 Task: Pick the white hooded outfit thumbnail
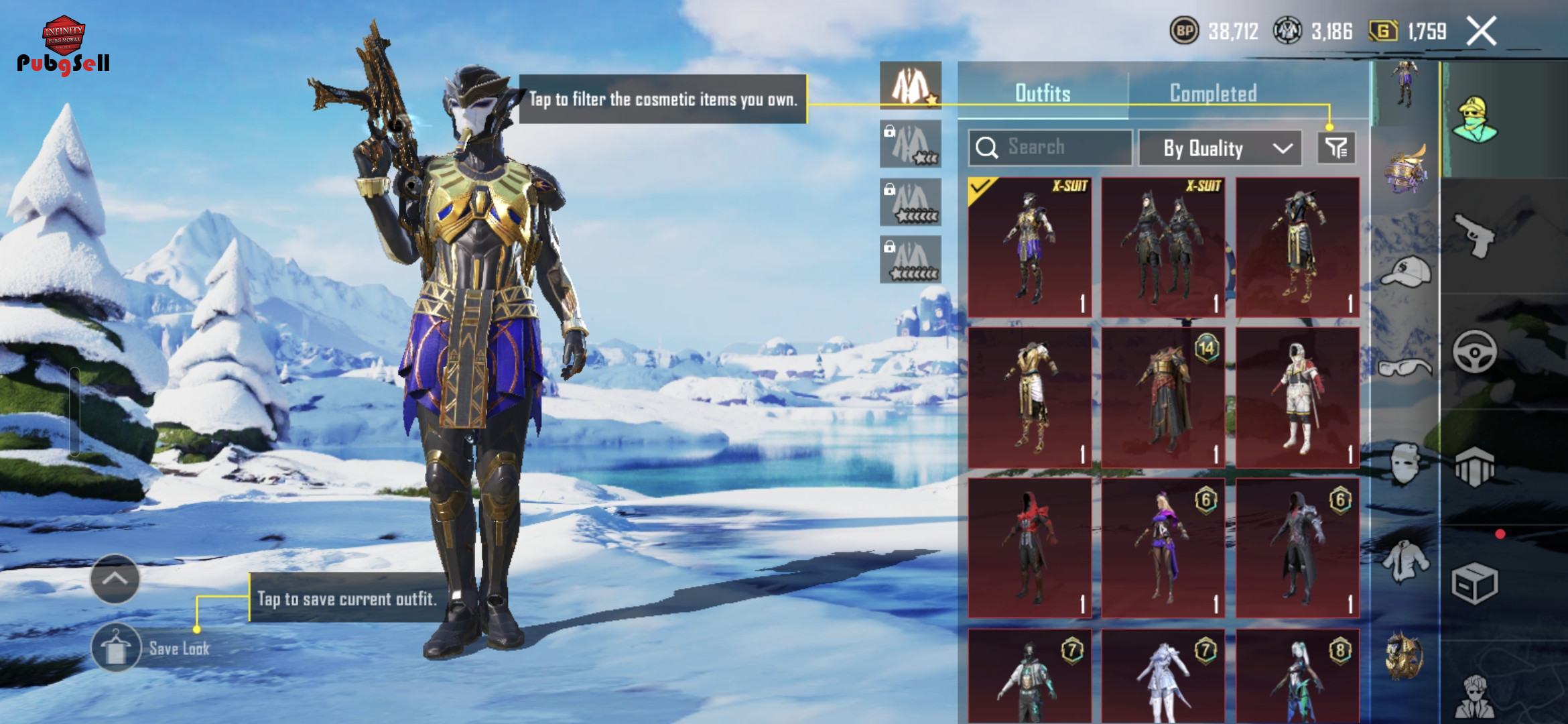point(1297,398)
